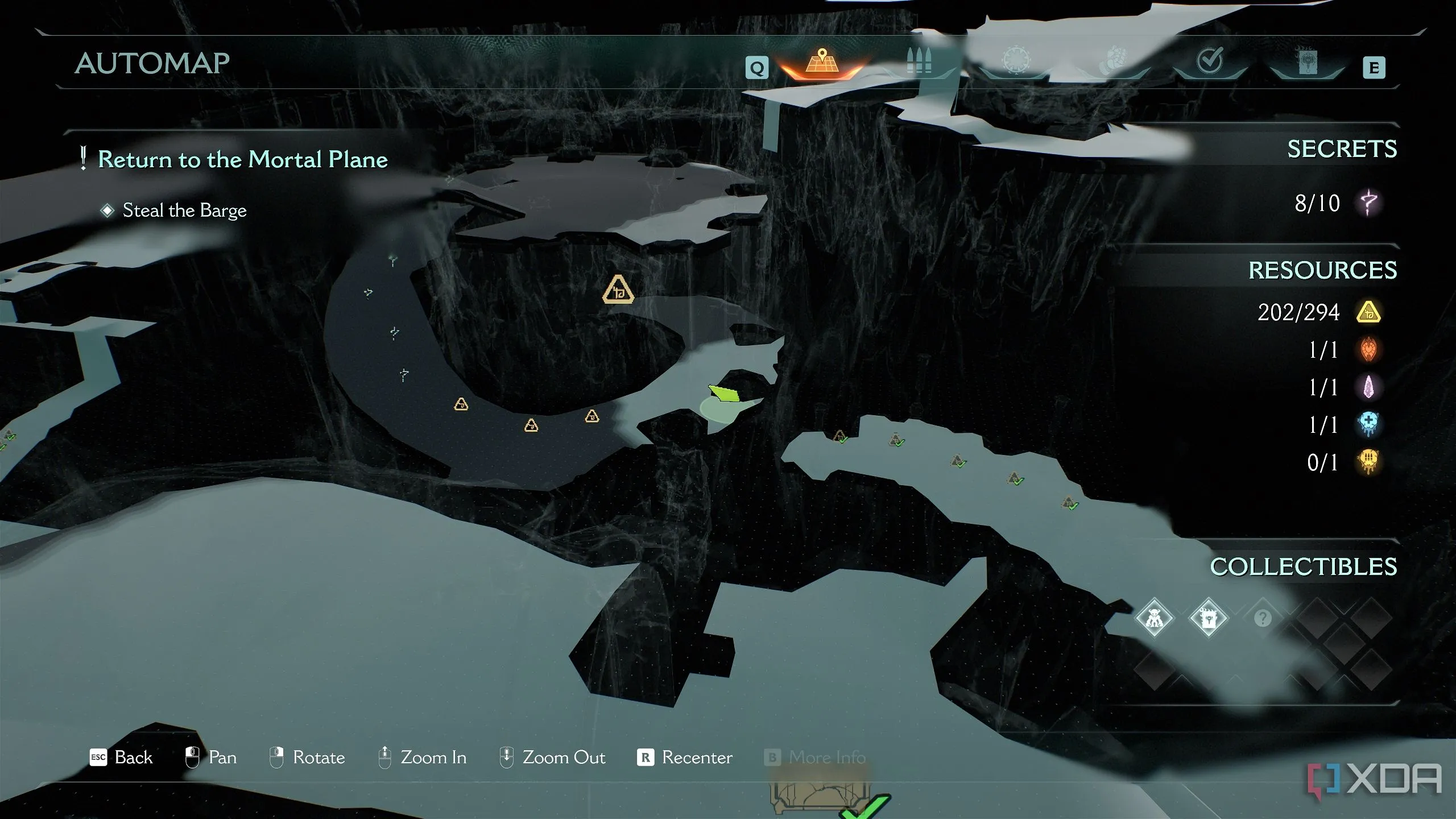Select the Automap tab with map pin icon
Image resolution: width=1456 pixels, height=819 pixels.
pos(822,63)
